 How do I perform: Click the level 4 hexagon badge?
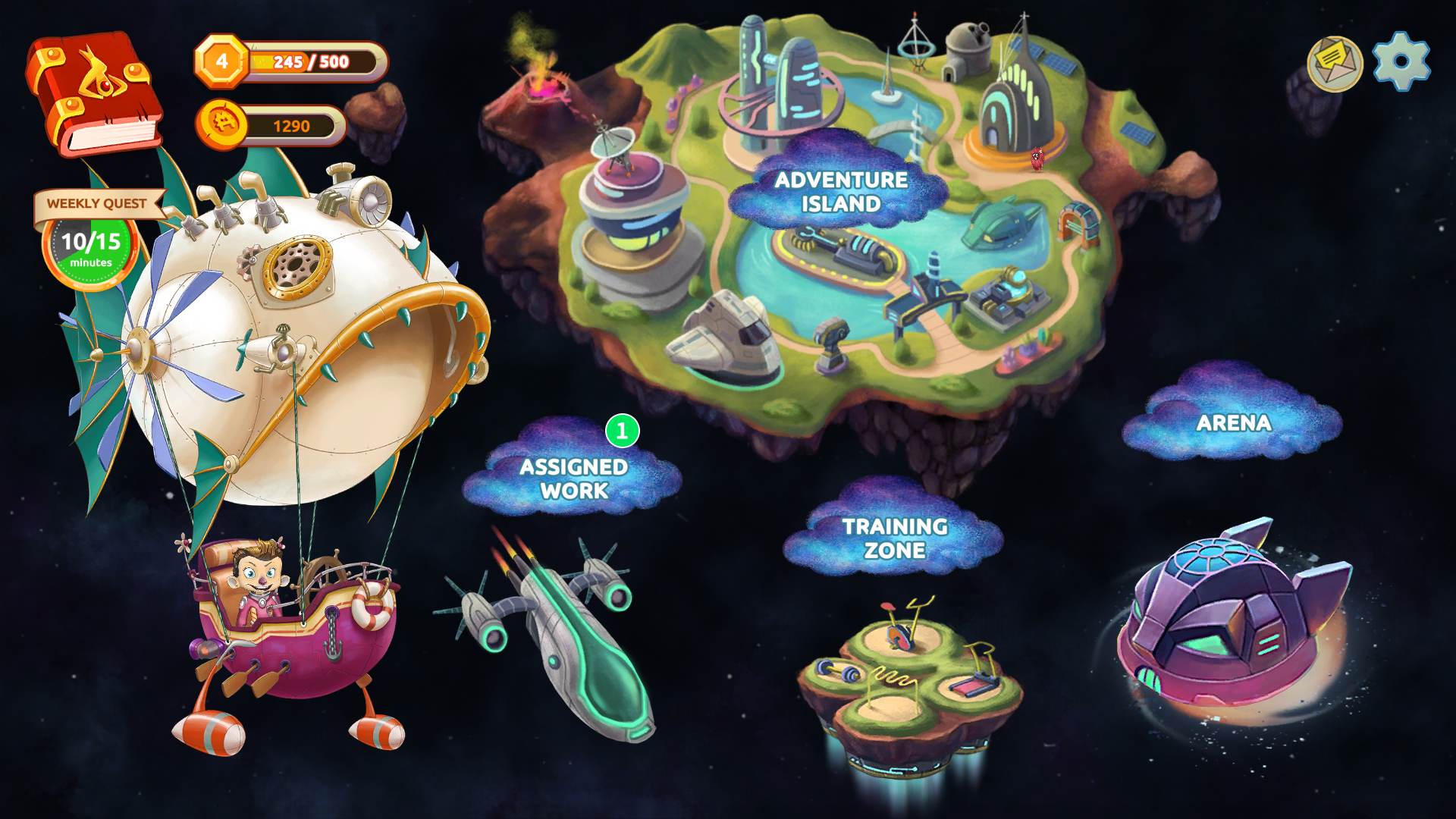coord(221,61)
